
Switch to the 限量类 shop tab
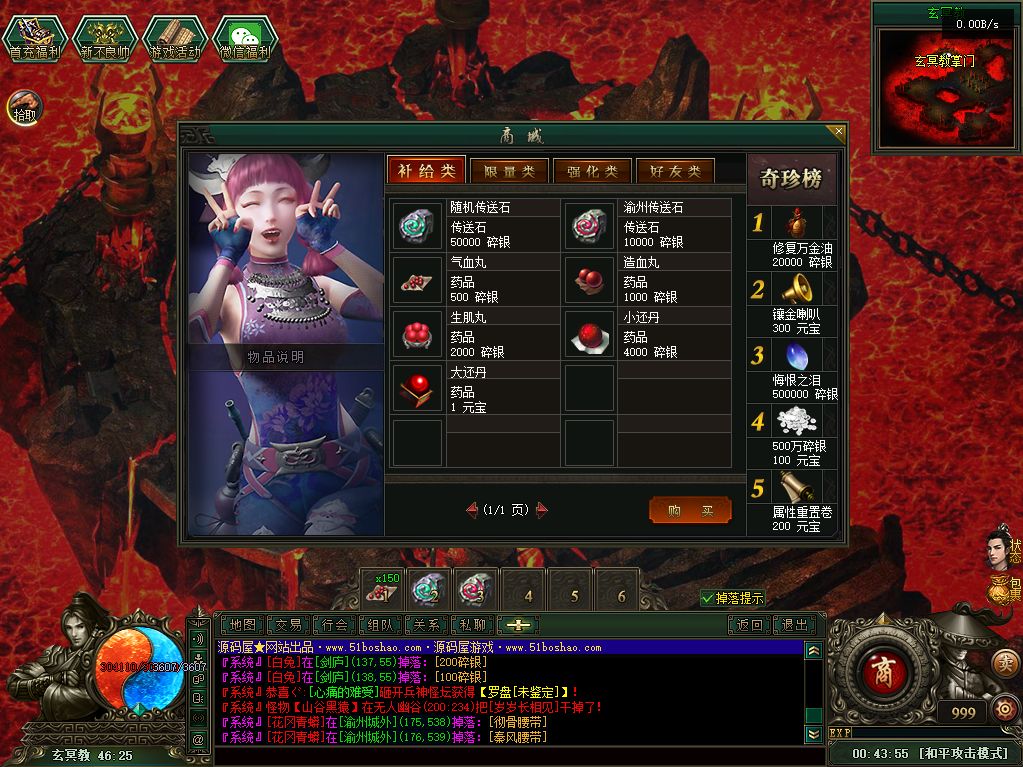click(509, 171)
